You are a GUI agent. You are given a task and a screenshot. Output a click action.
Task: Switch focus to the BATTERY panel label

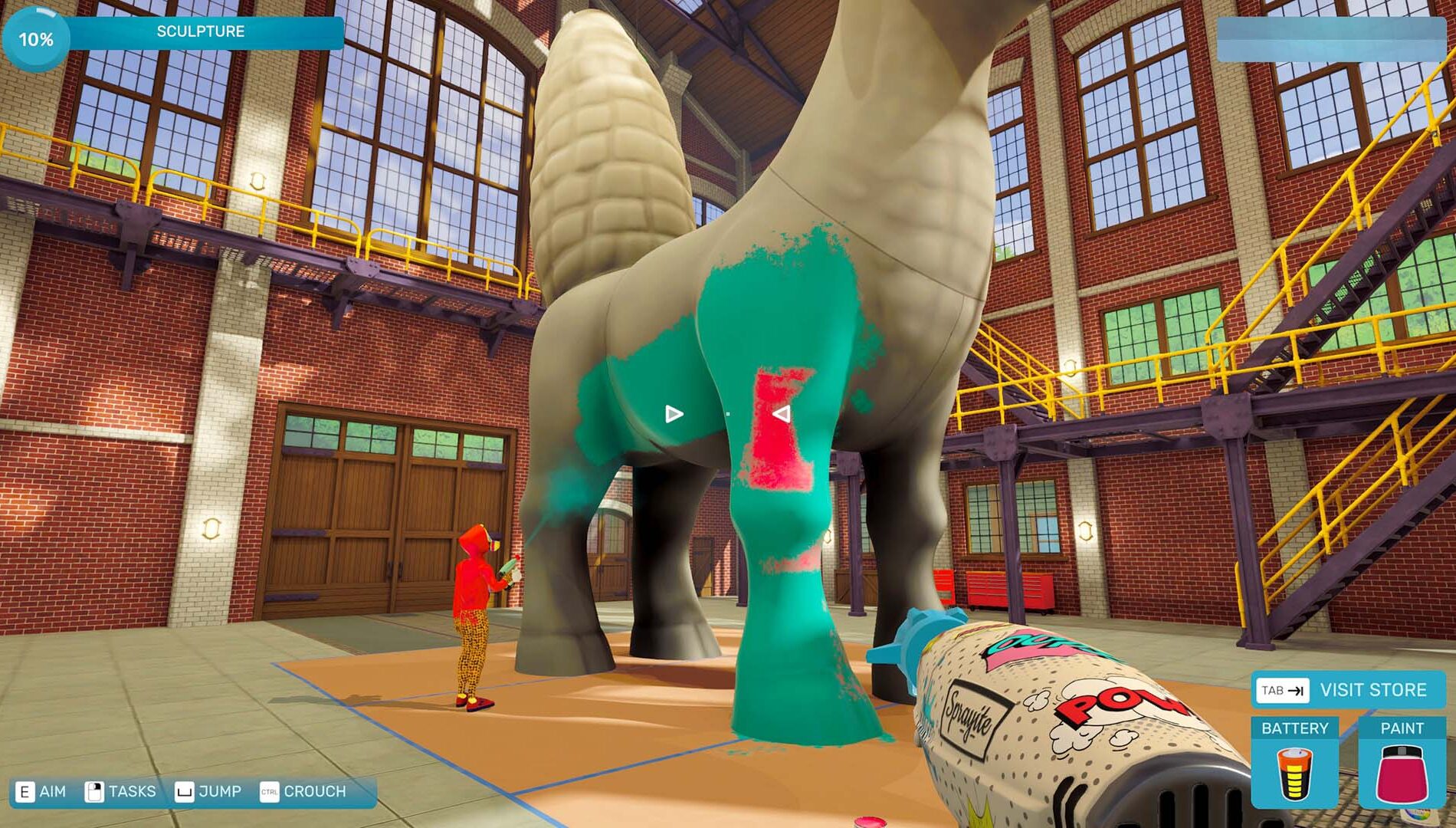point(1295,730)
